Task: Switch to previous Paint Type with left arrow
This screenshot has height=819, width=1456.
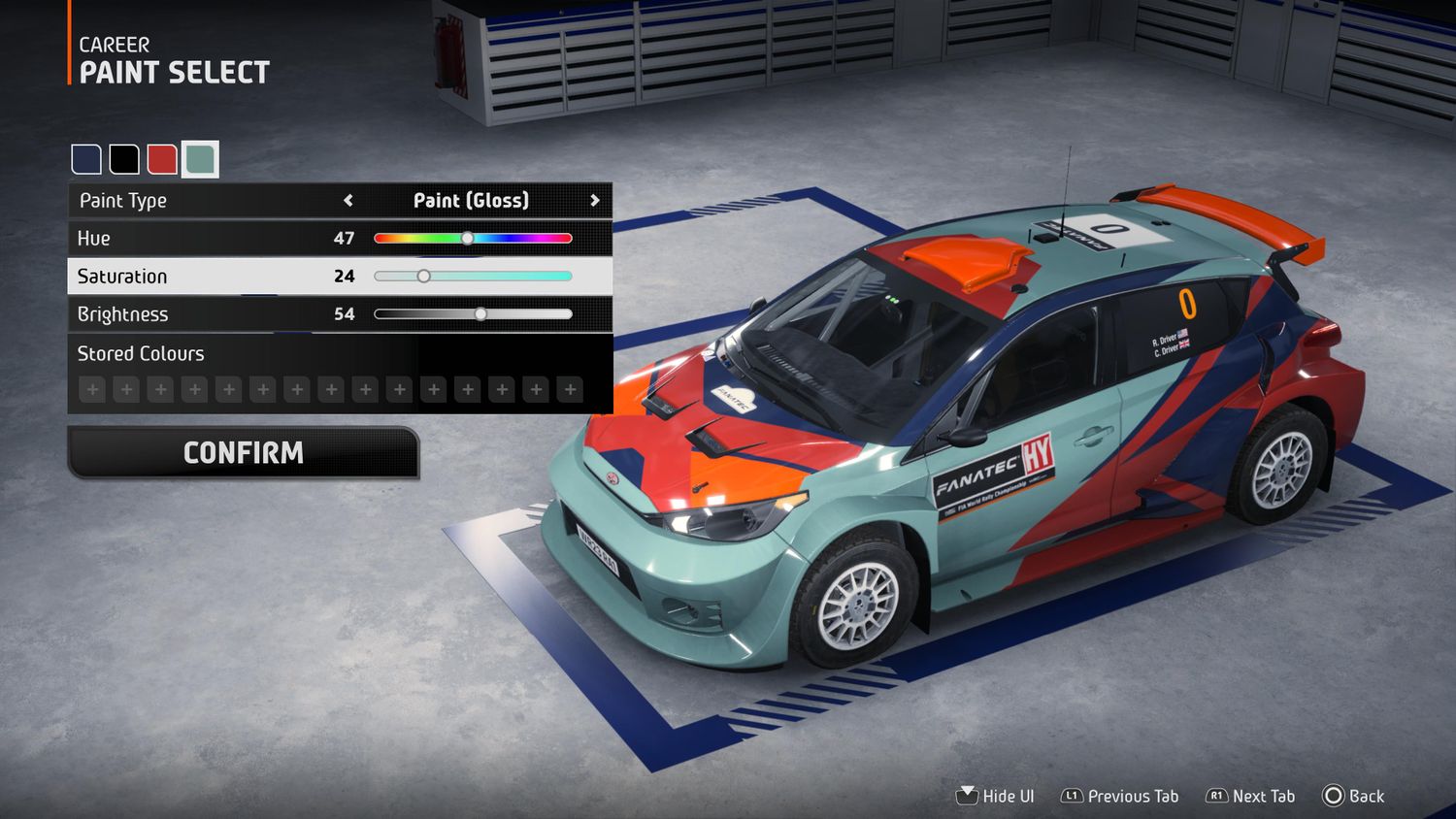Action: coord(348,201)
